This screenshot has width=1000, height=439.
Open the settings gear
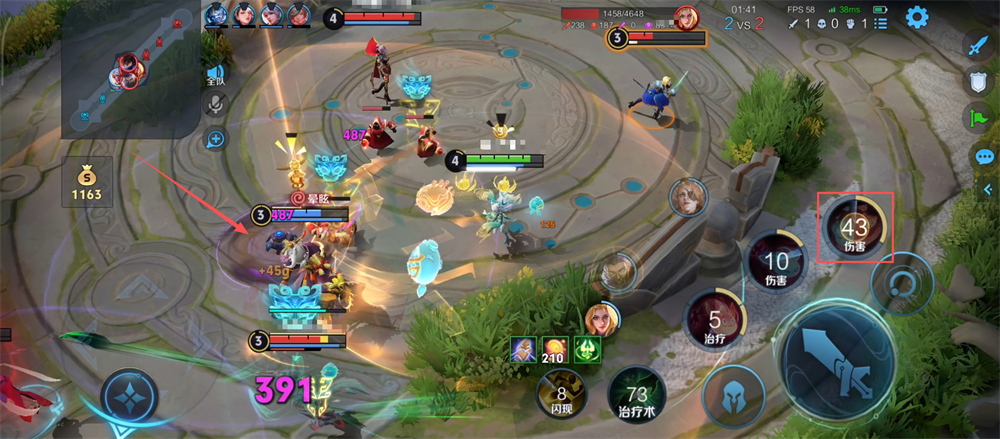tap(916, 17)
